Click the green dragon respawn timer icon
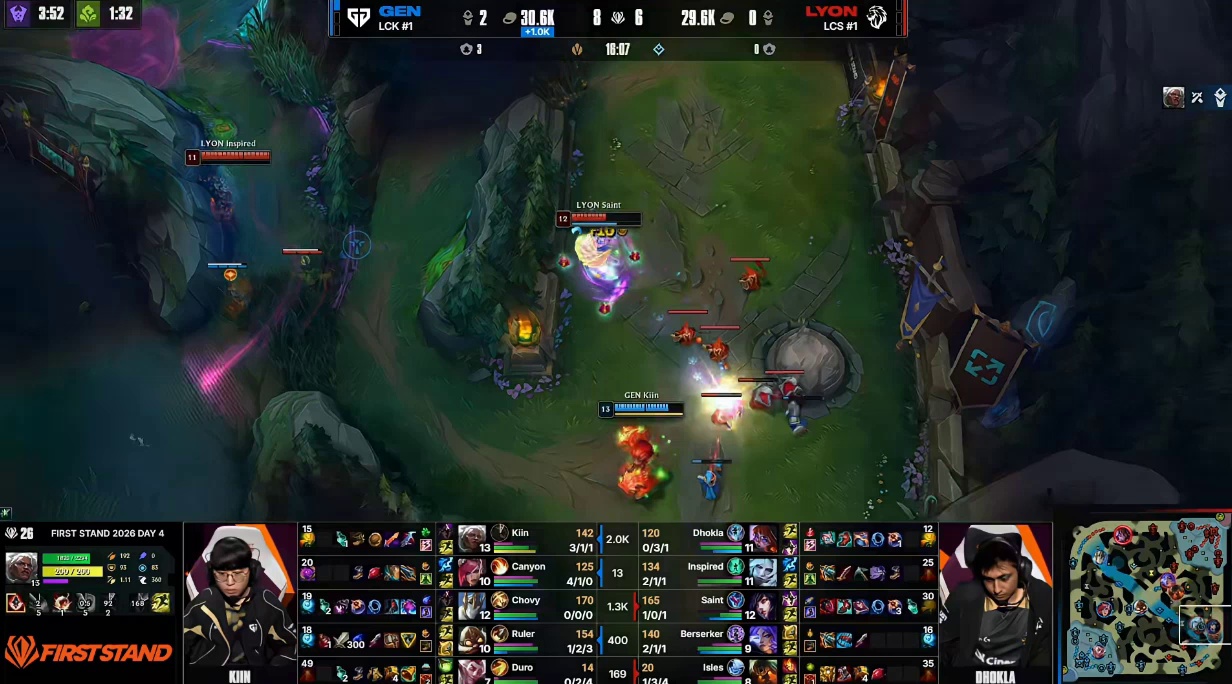The image size is (1232, 684). (x=88, y=14)
